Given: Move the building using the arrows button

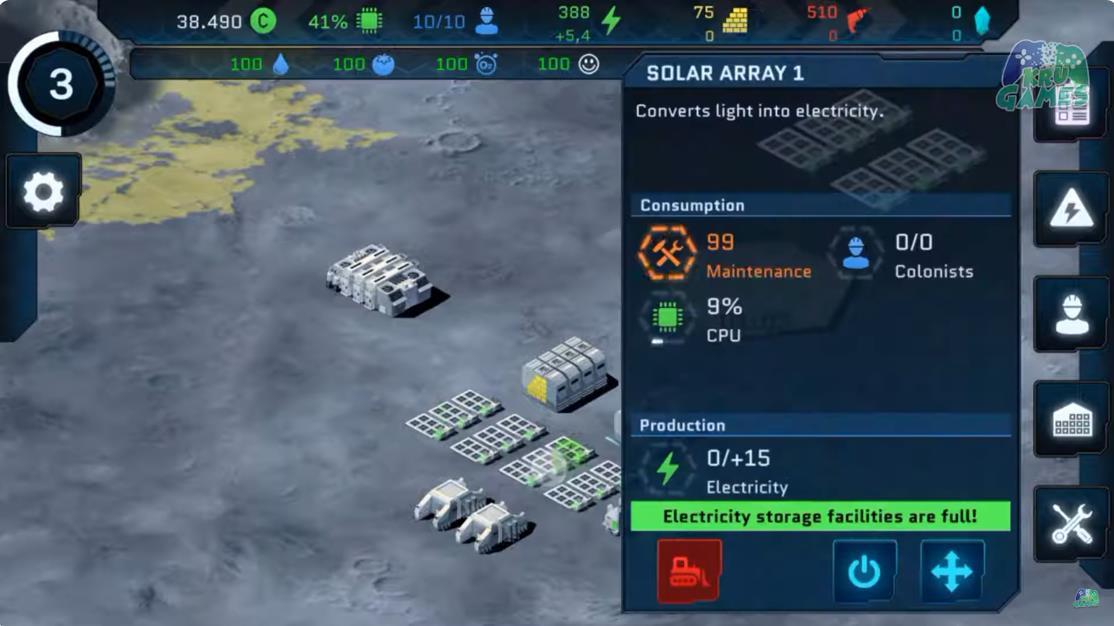Looking at the screenshot, I should (x=951, y=572).
